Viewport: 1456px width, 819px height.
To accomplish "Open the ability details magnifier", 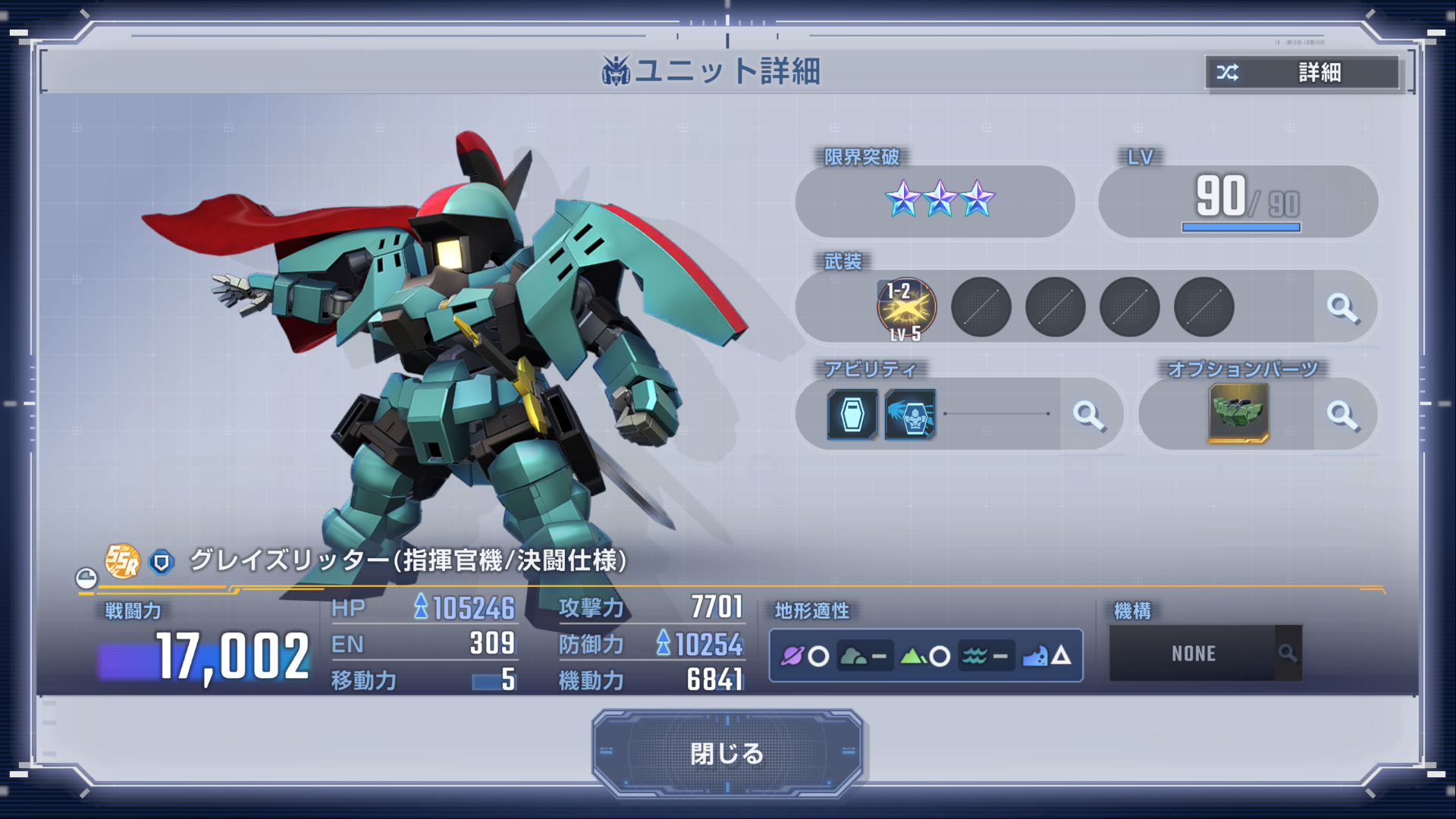I will coord(1088,415).
